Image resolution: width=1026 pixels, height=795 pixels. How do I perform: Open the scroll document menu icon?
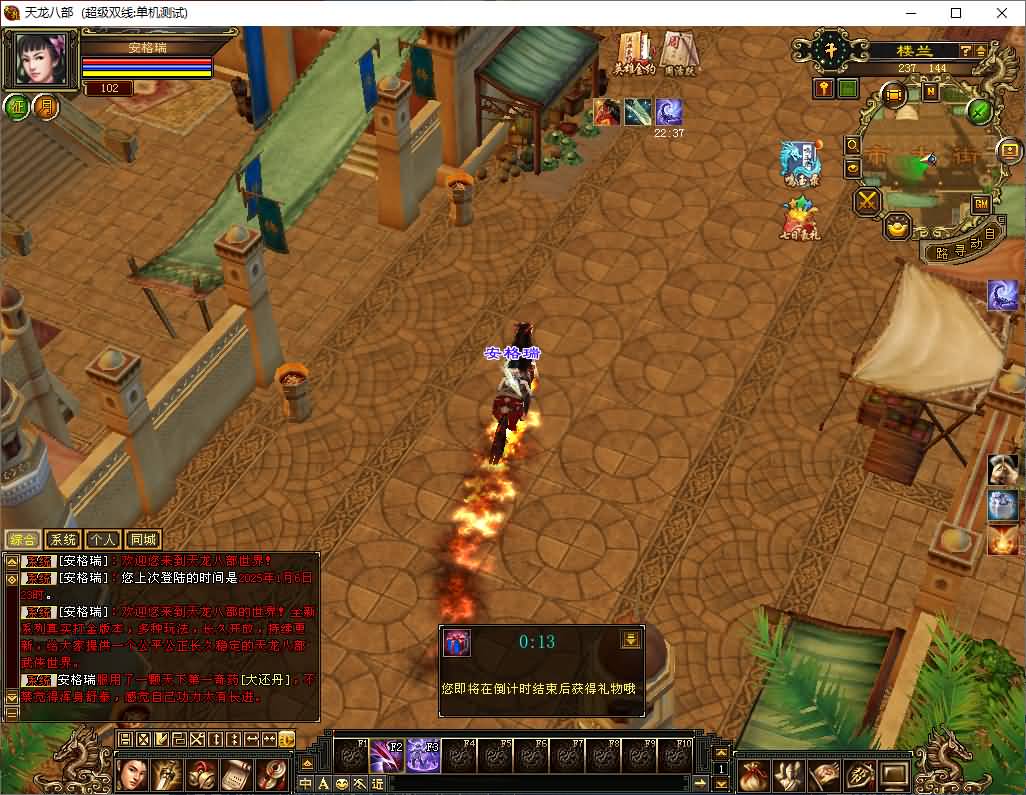point(237,775)
